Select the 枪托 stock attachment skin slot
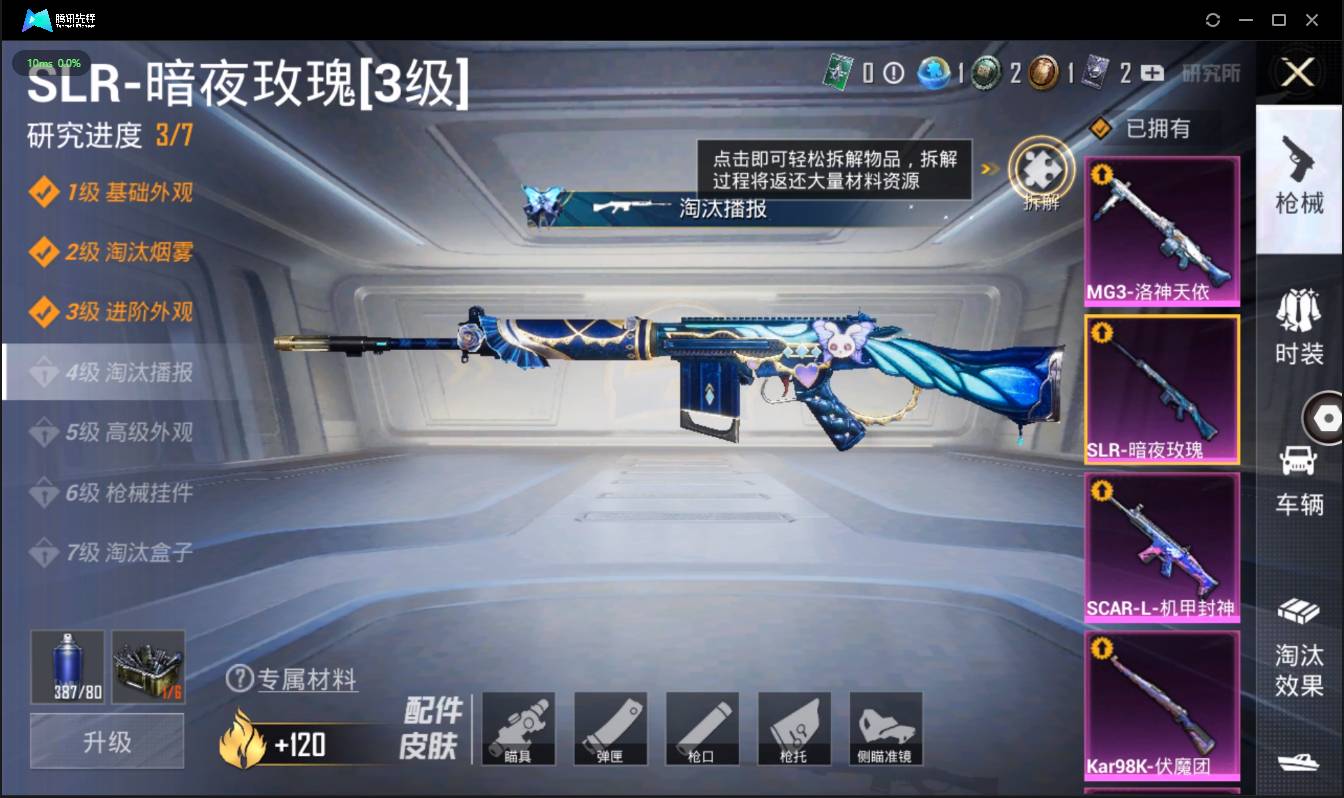This screenshot has width=1344, height=798. point(794,728)
